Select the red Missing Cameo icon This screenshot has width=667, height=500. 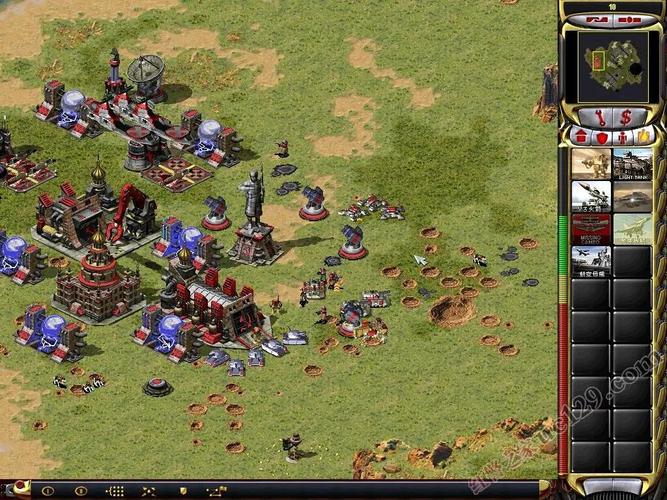[x=591, y=228]
